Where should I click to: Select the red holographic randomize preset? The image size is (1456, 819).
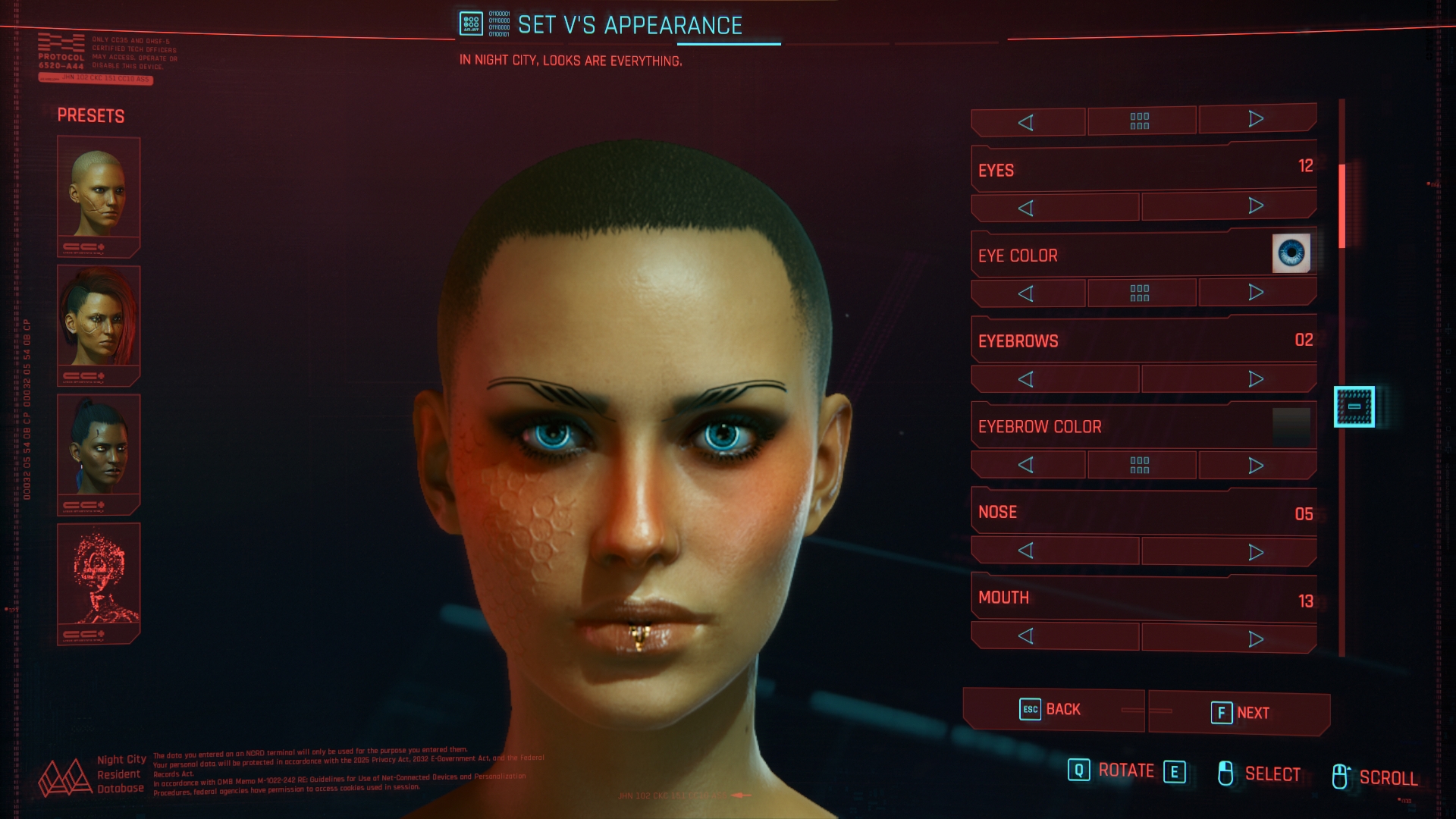pyautogui.click(x=99, y=576)
